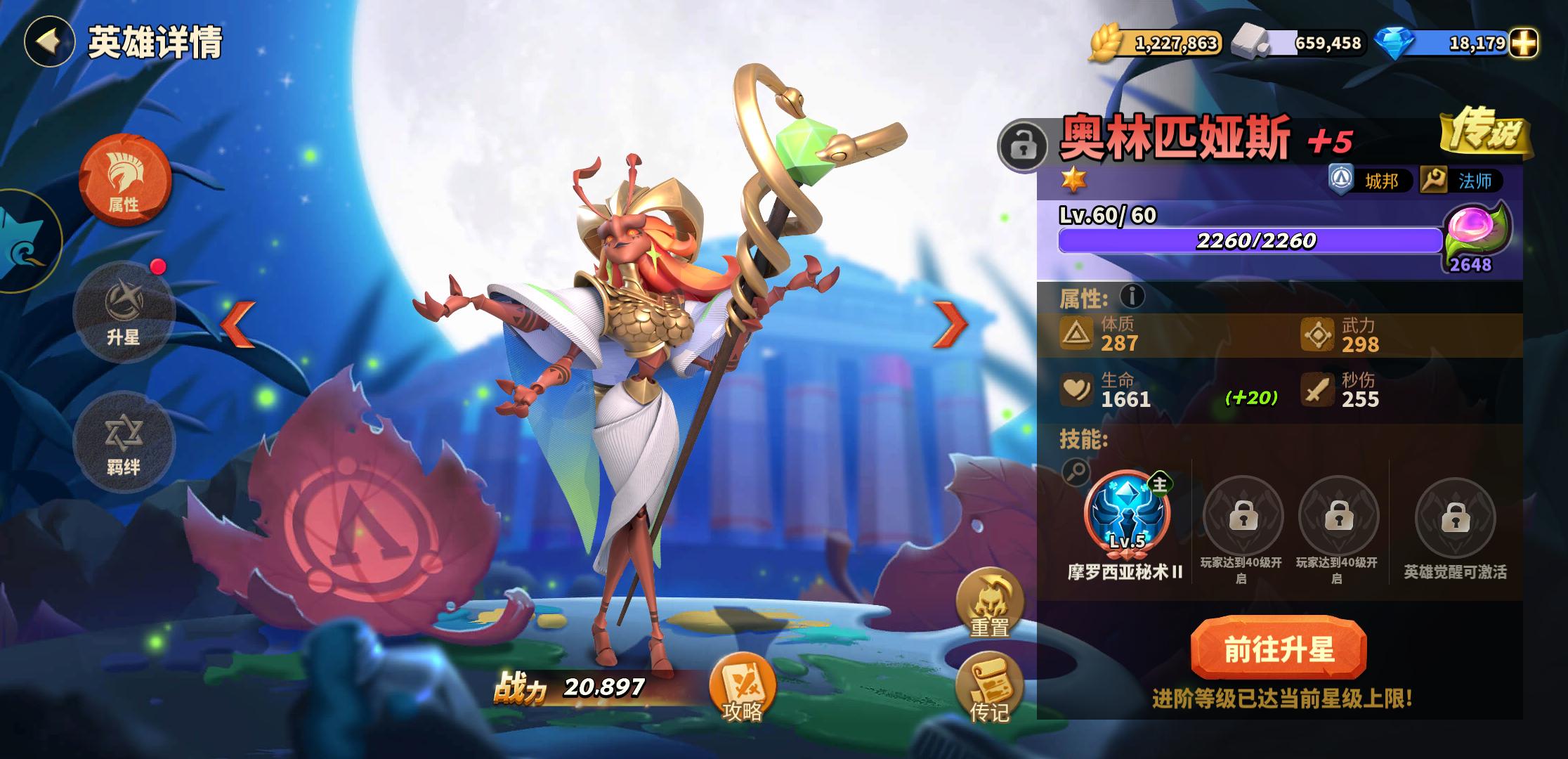This screenshot has height=759, width=1568.
Task: Switch to the 属性 attributes tab
Action: (124, 180)
